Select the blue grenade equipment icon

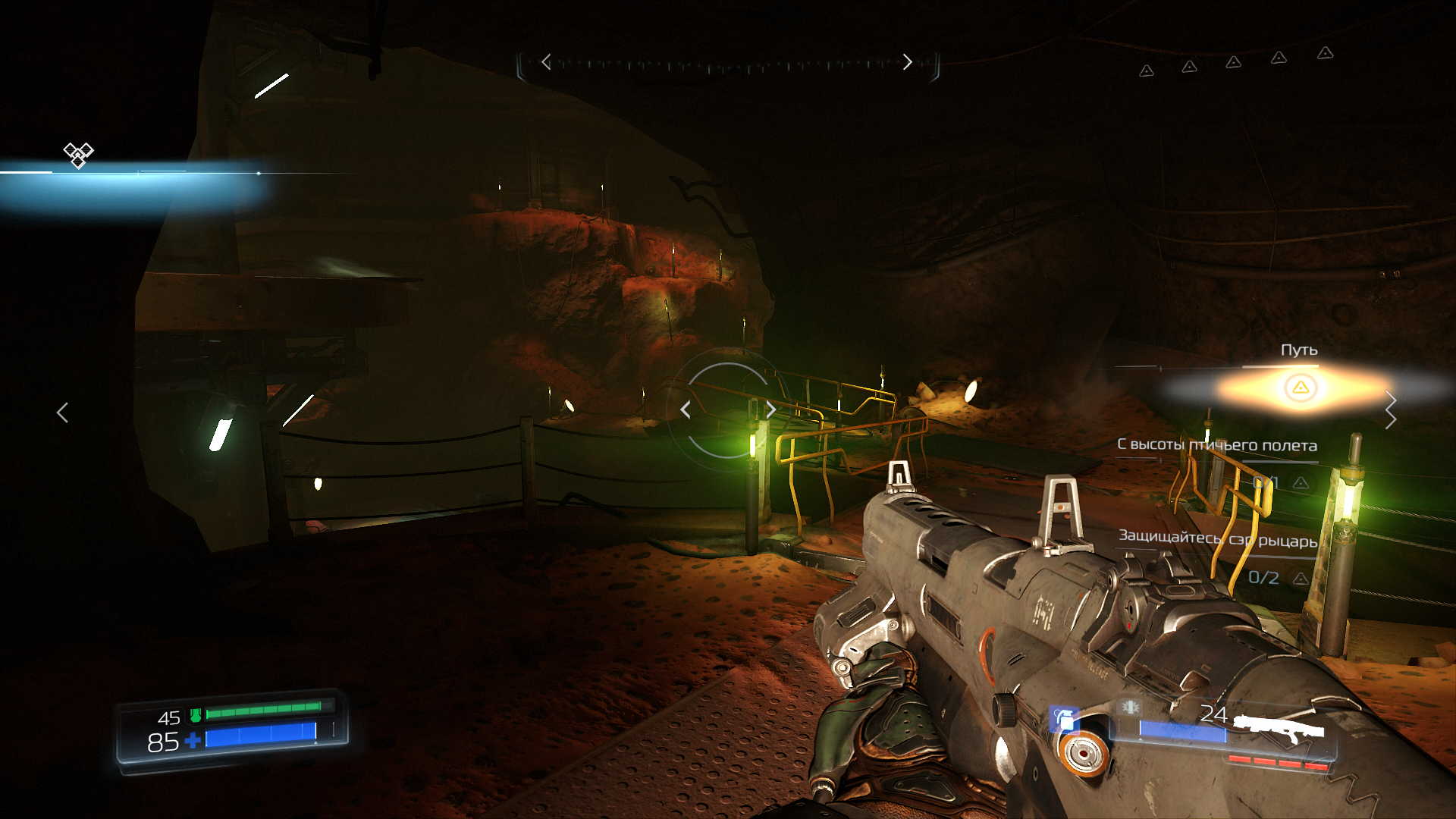1065,719
